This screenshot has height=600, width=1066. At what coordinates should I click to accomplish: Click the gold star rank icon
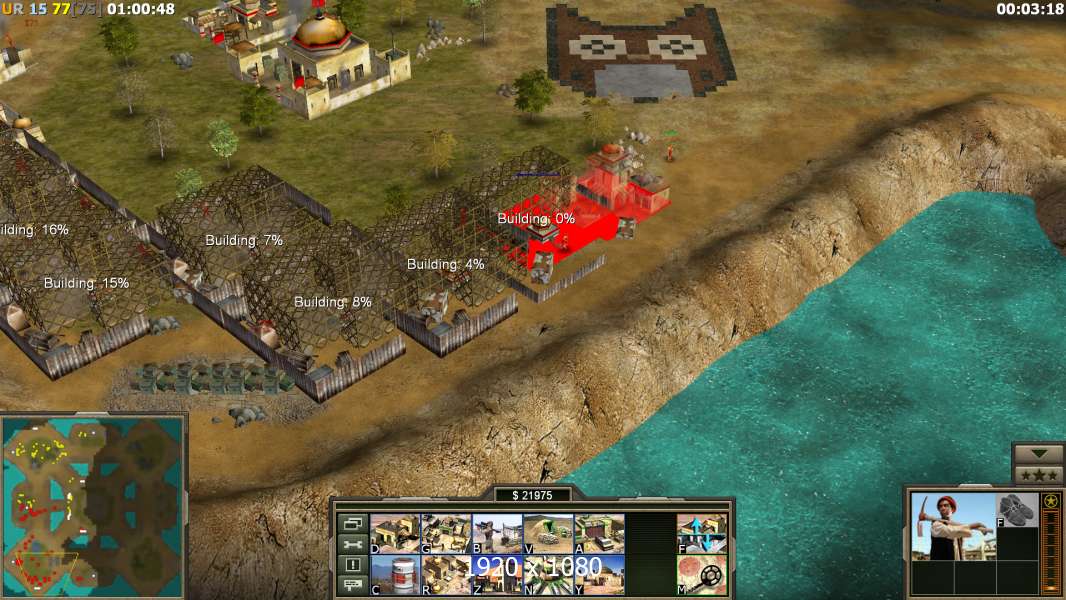point(1050,501)
